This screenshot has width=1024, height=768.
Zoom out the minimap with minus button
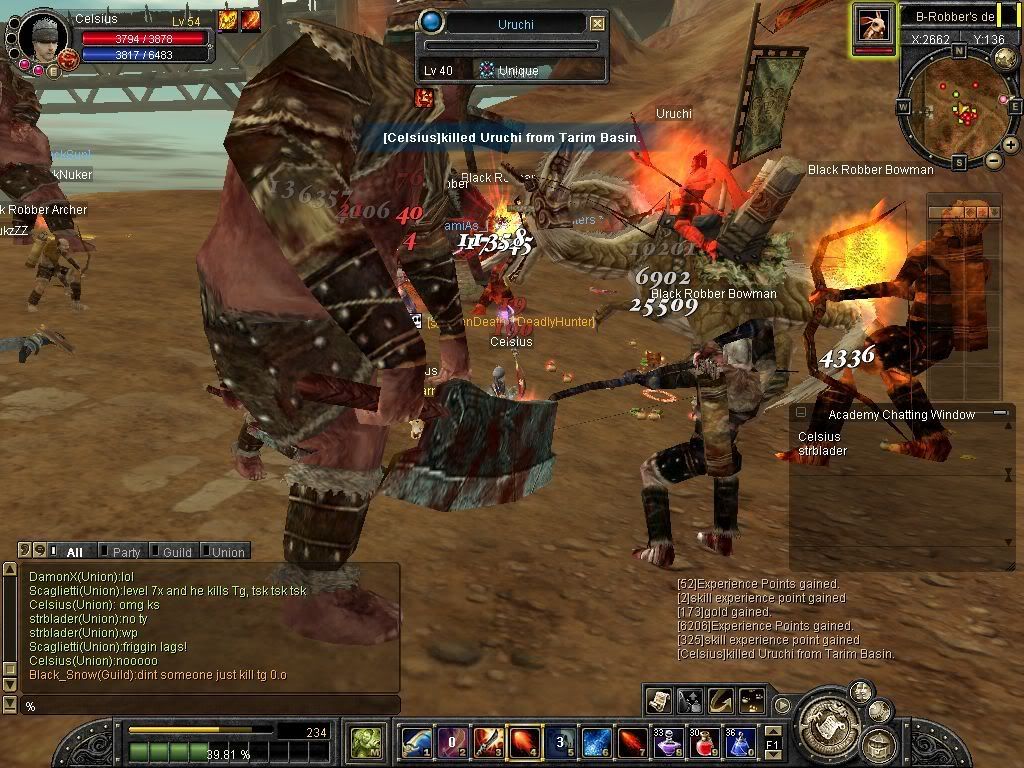pyautogui.click(x=993, y=160)
